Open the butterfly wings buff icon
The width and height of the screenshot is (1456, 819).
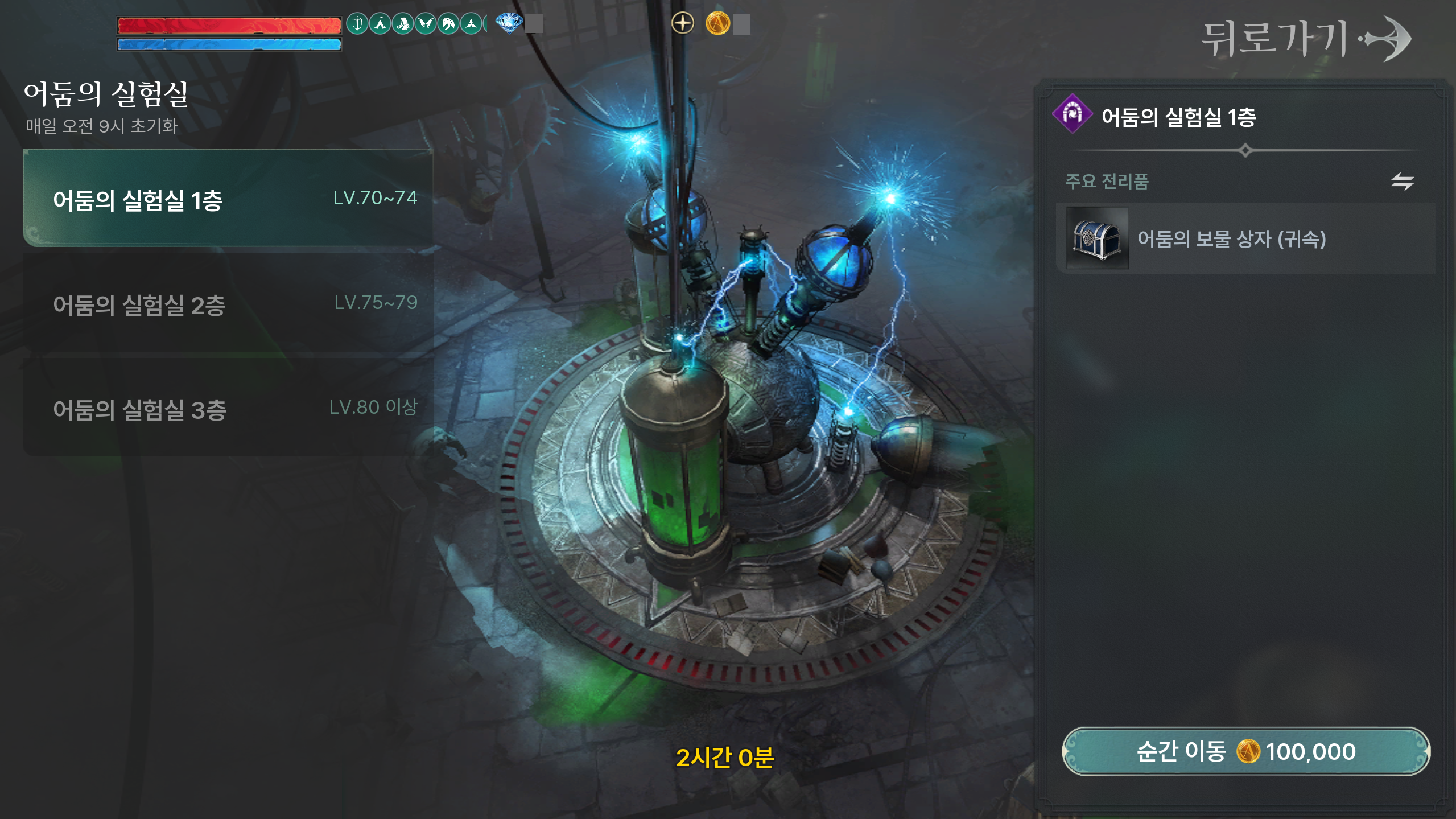coord(426,24)
